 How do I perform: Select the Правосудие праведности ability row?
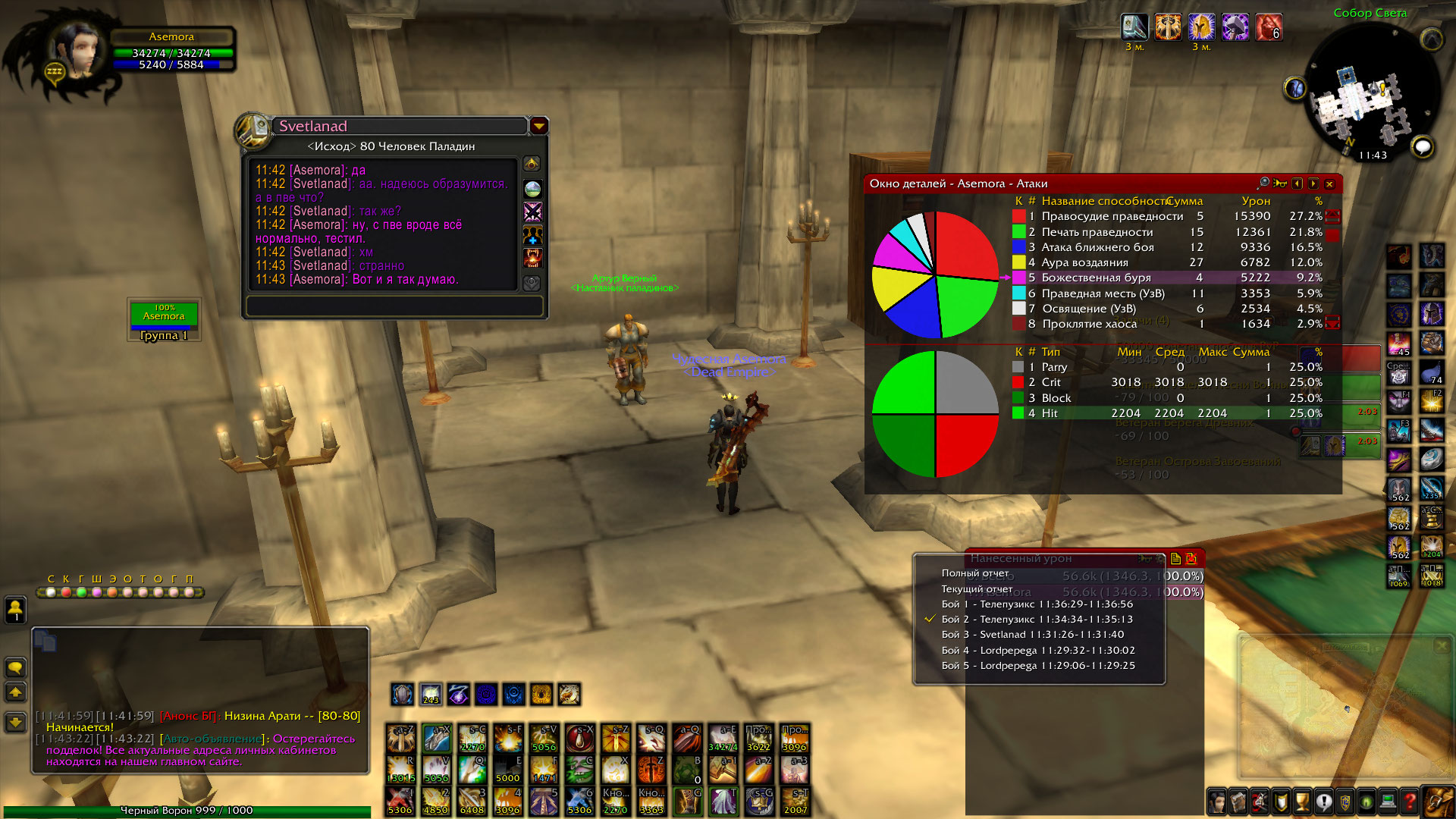(1112, 216)
